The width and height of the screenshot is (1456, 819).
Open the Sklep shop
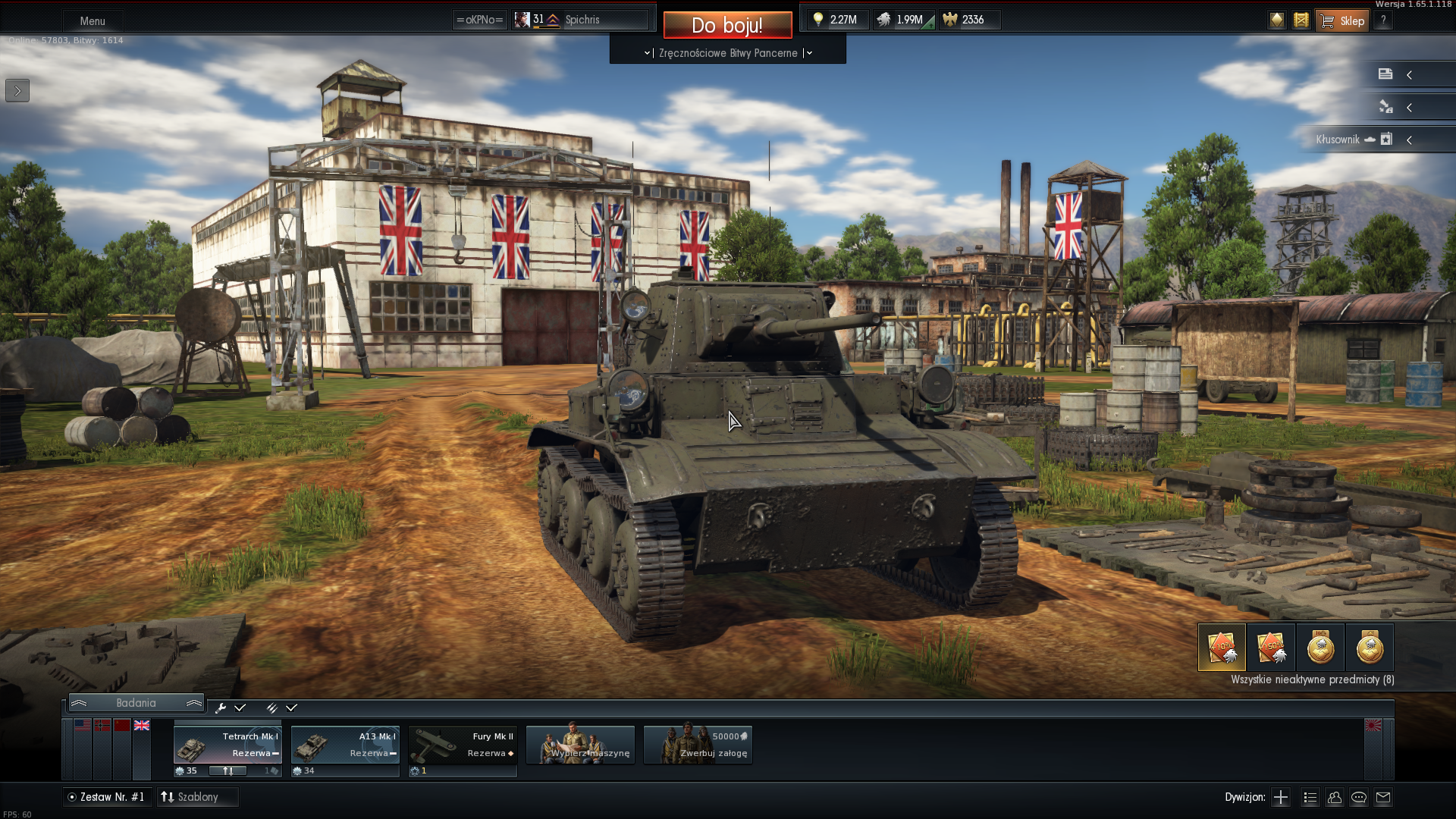pos(1342,20)
